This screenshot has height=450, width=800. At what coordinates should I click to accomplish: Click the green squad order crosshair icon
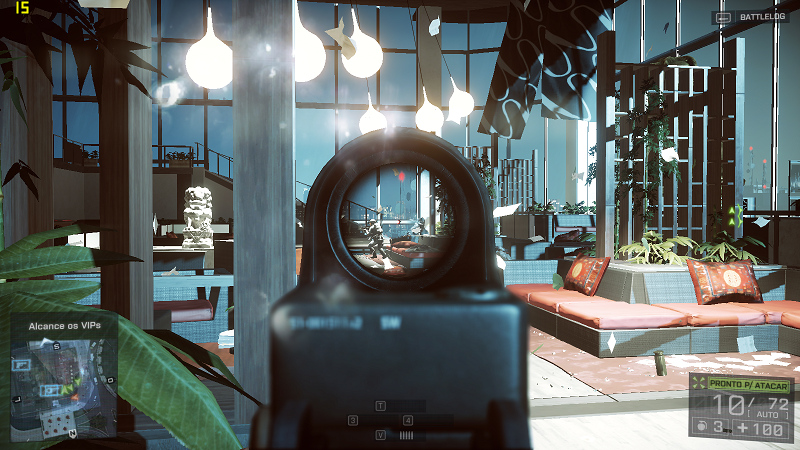point(699,385)
